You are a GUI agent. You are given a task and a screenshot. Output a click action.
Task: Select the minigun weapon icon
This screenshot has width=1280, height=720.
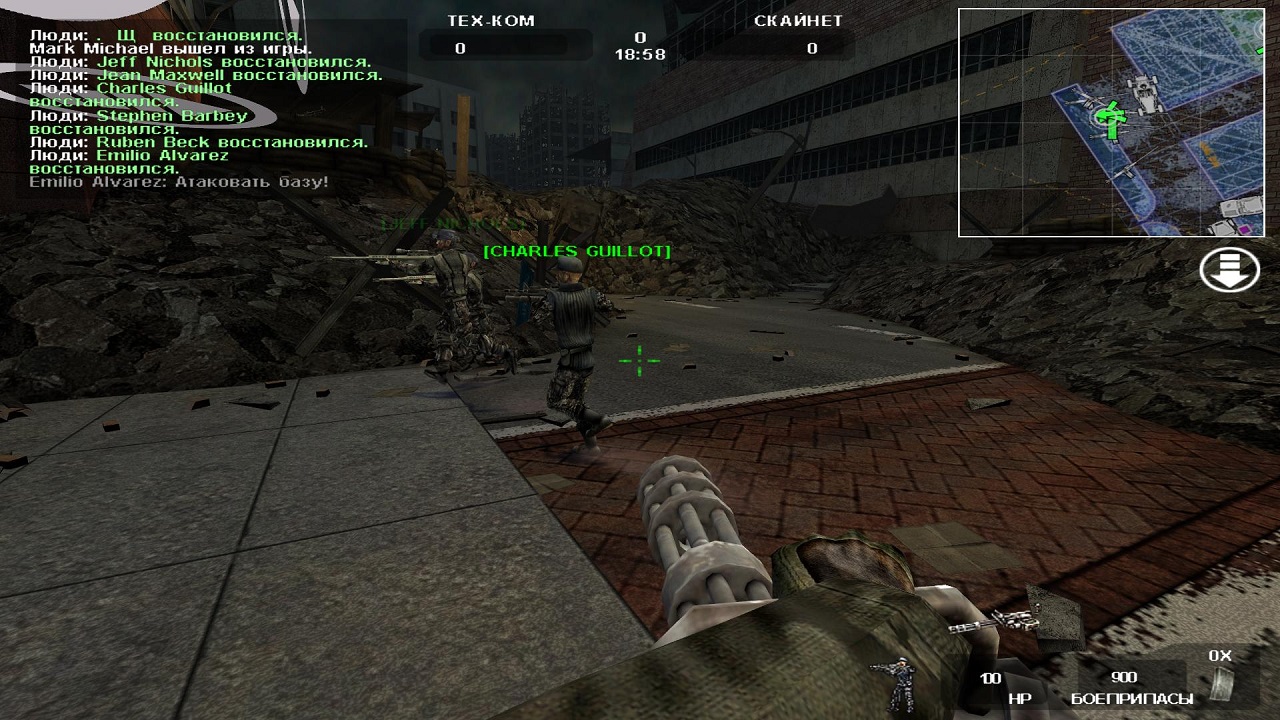point(993,623)
